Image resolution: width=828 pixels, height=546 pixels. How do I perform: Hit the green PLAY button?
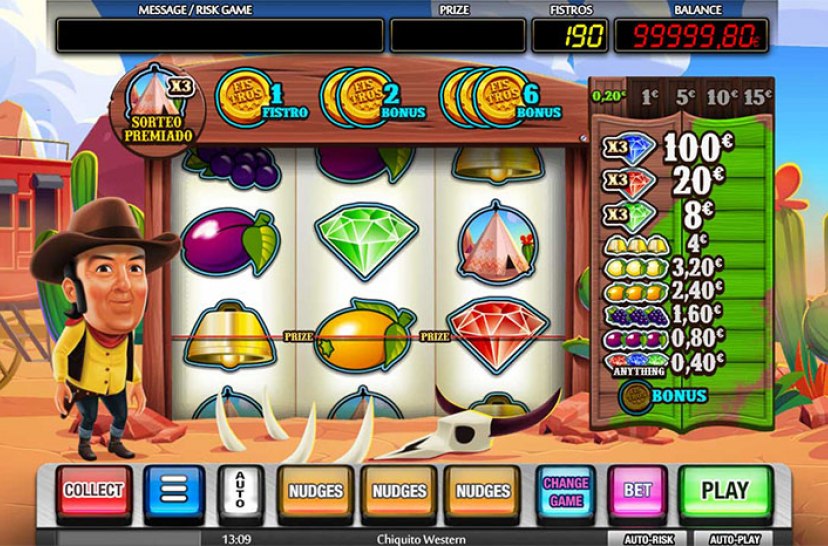pyautogui.click(x=724, y=491)
